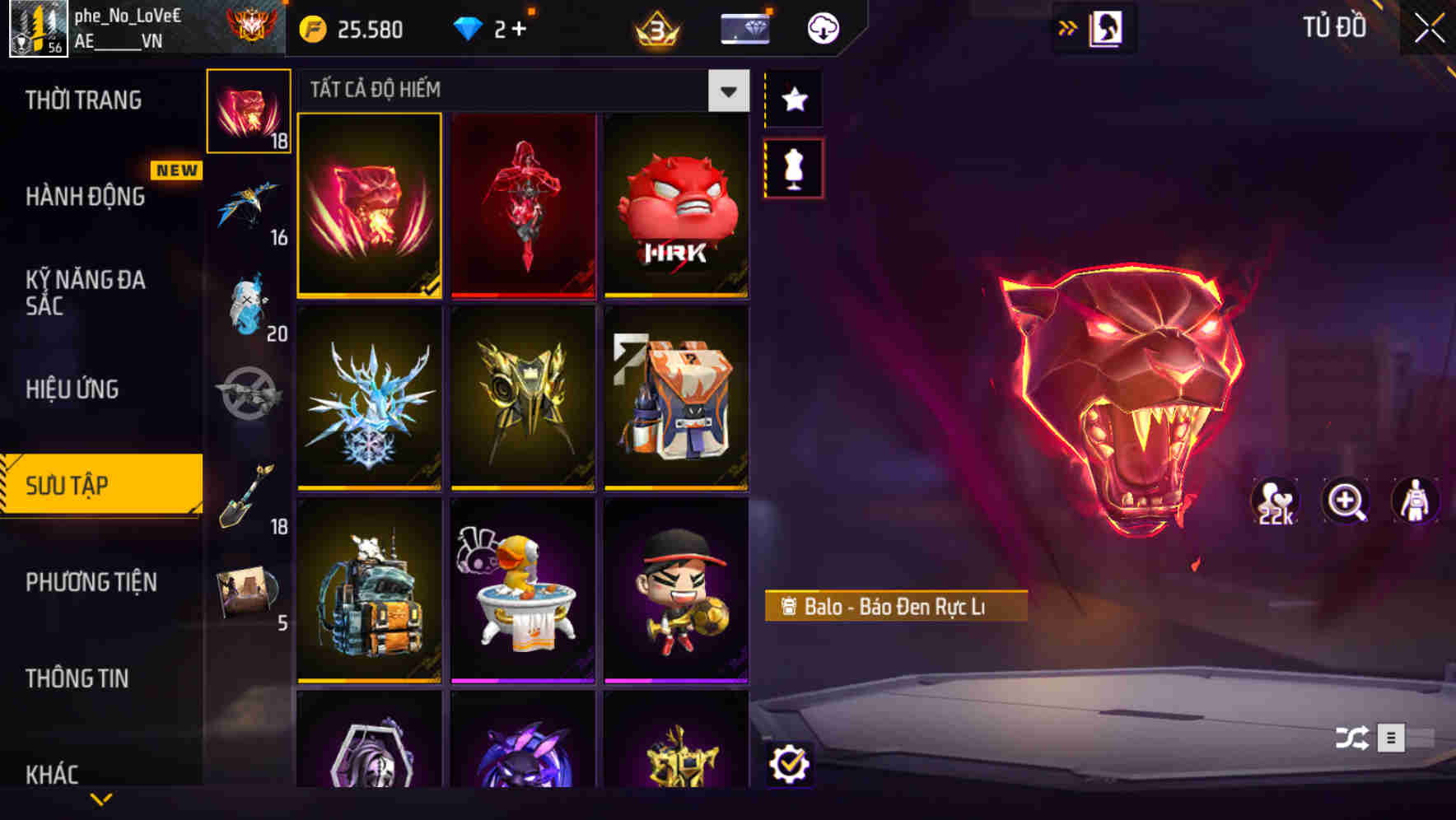The image size is (1456, 820).
Task: Open the profile portrait icon near TỦ ĐỒ
Action: point(1107,27)
